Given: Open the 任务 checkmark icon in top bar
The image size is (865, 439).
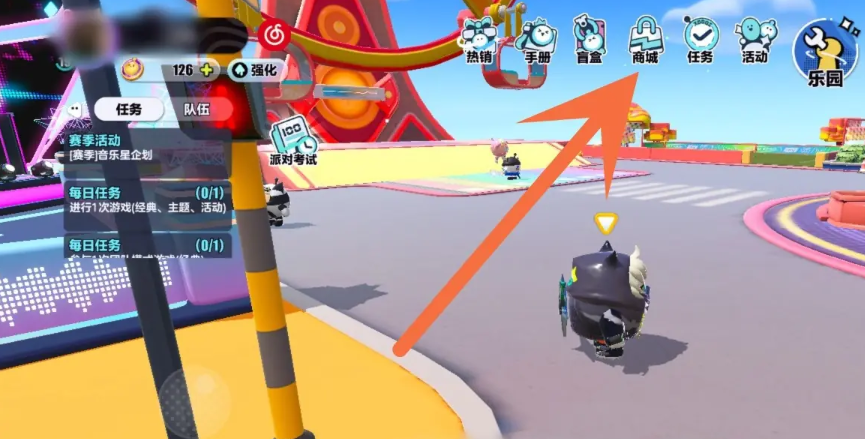Looking at the screenshot, I should (700, 39).
